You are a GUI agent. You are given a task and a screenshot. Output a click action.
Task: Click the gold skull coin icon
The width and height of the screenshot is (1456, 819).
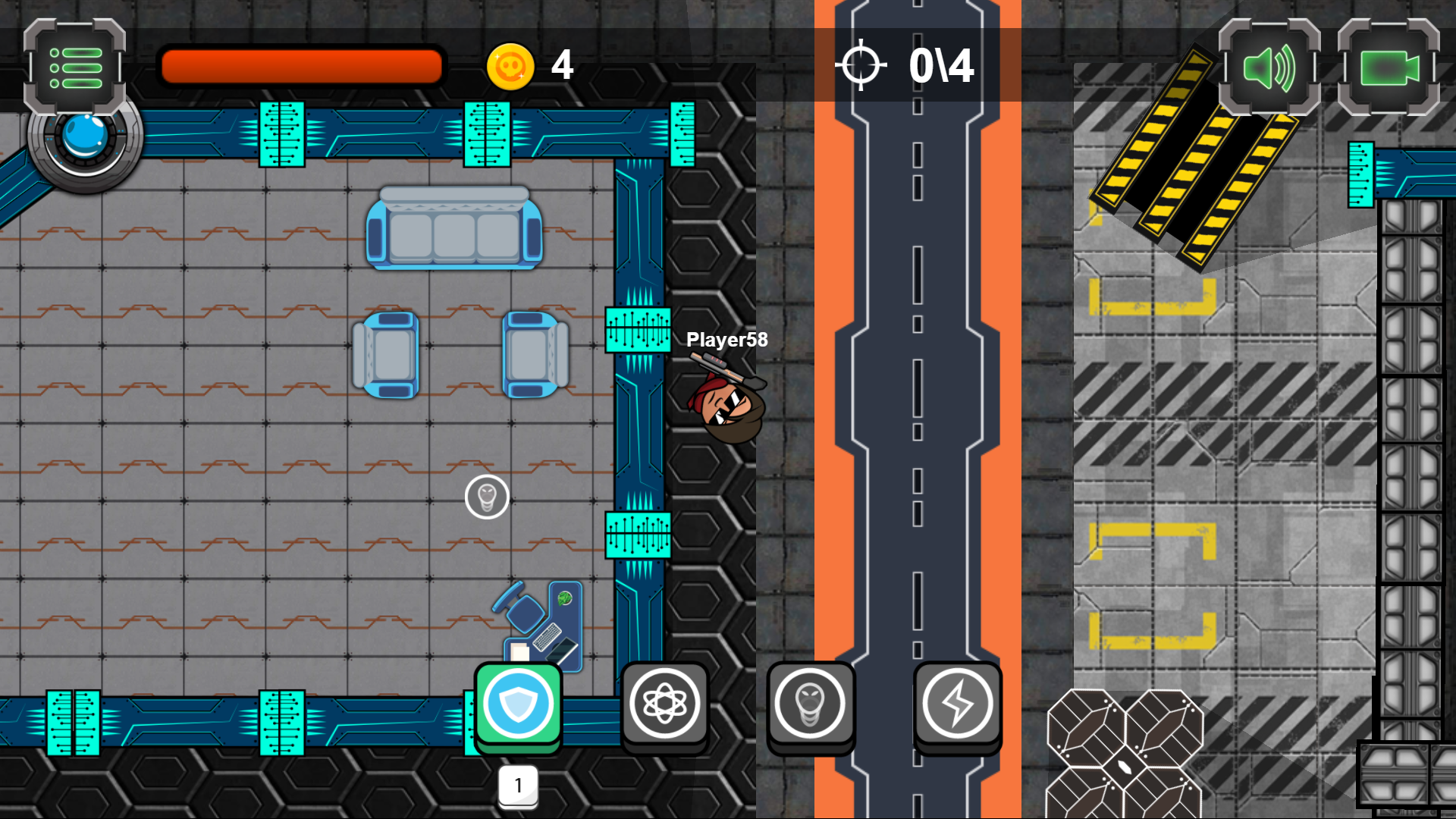(510, 66)
